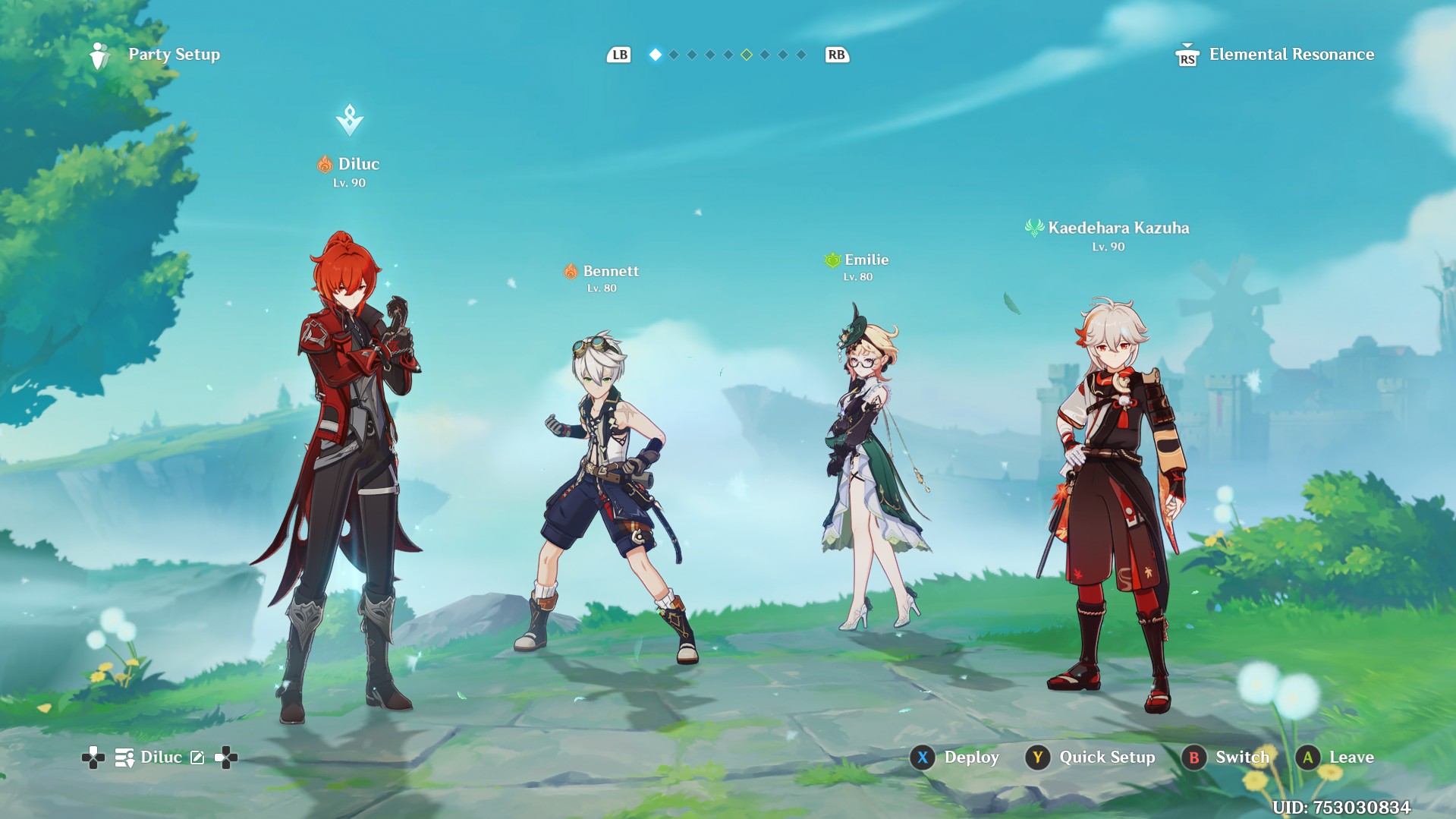The height and width of the screenshot is (819, 1456).
Task: Deploy the current party
Action: click(955, 757)
